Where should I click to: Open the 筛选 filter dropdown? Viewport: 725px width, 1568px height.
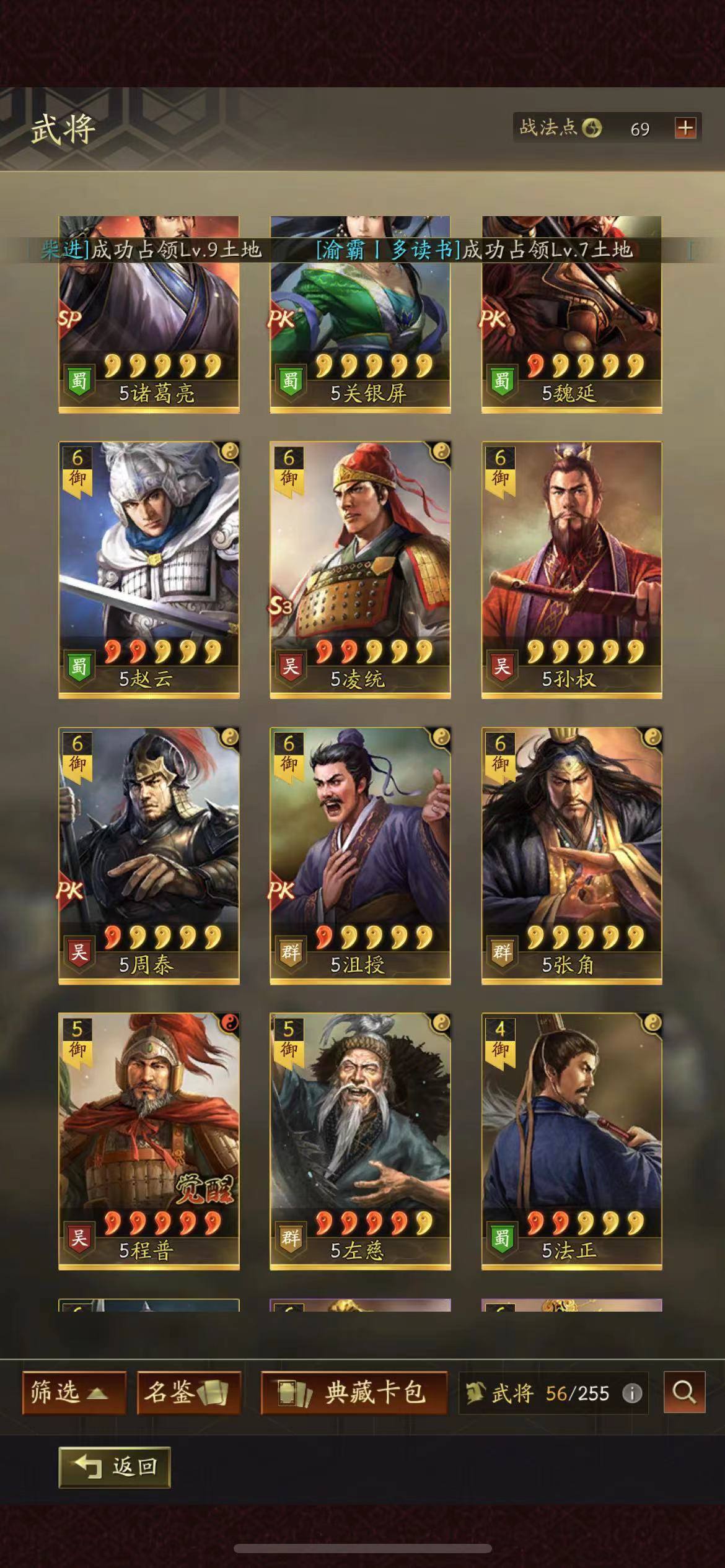point(74,1393)
